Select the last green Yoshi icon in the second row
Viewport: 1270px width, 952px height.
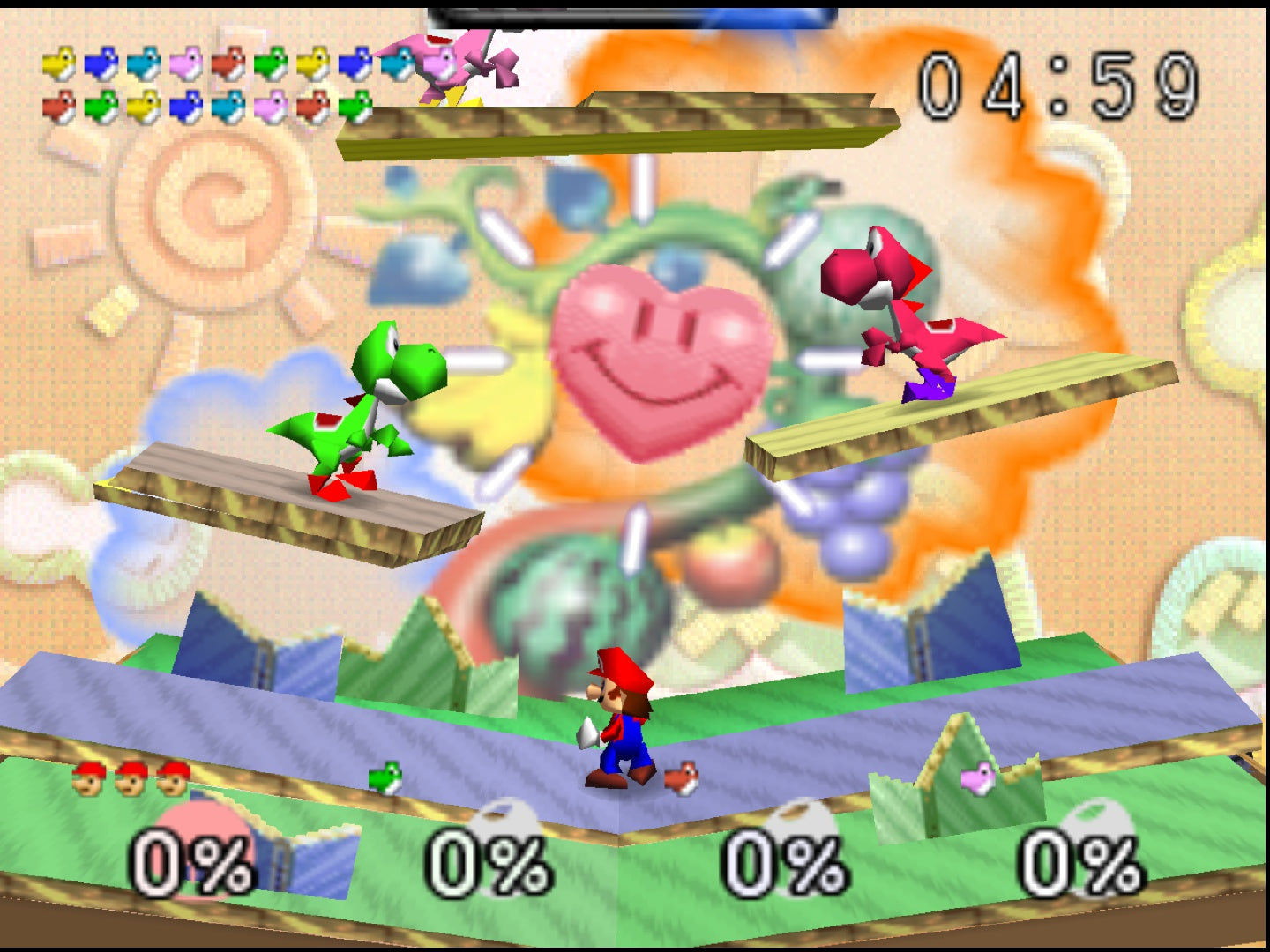tap(356, 105)
